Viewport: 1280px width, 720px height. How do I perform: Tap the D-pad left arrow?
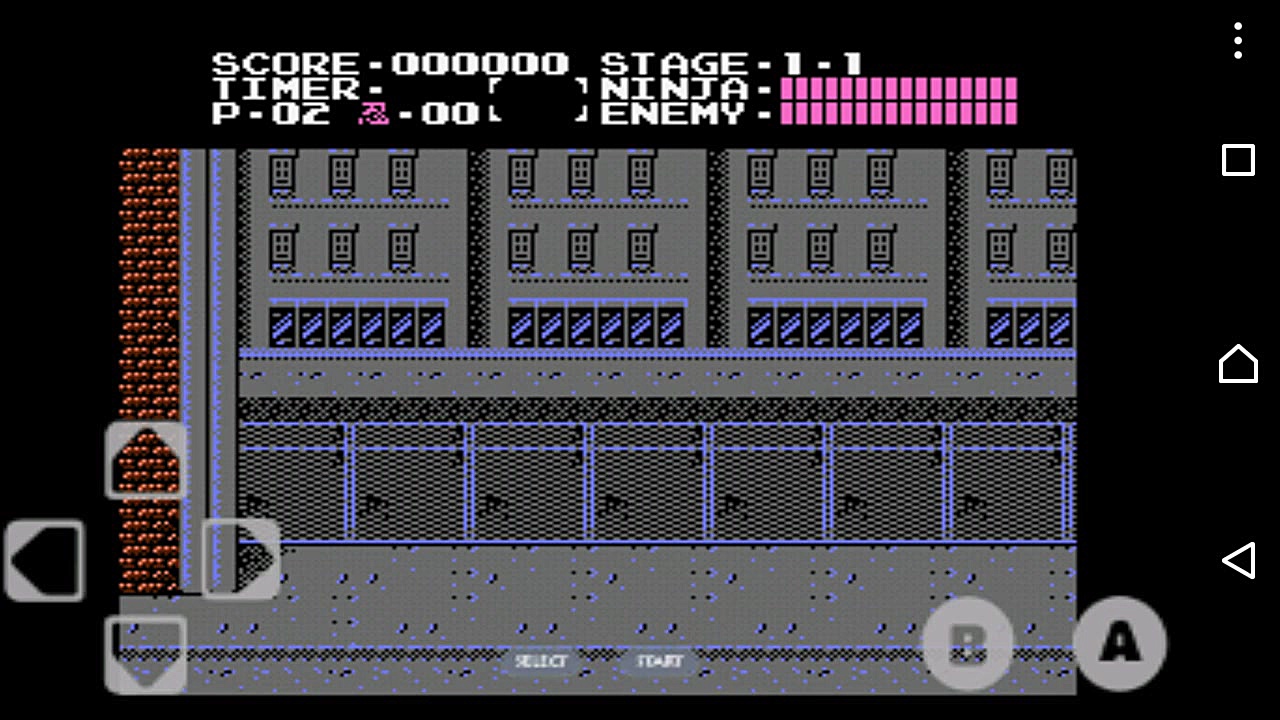(x=45, y=560)
